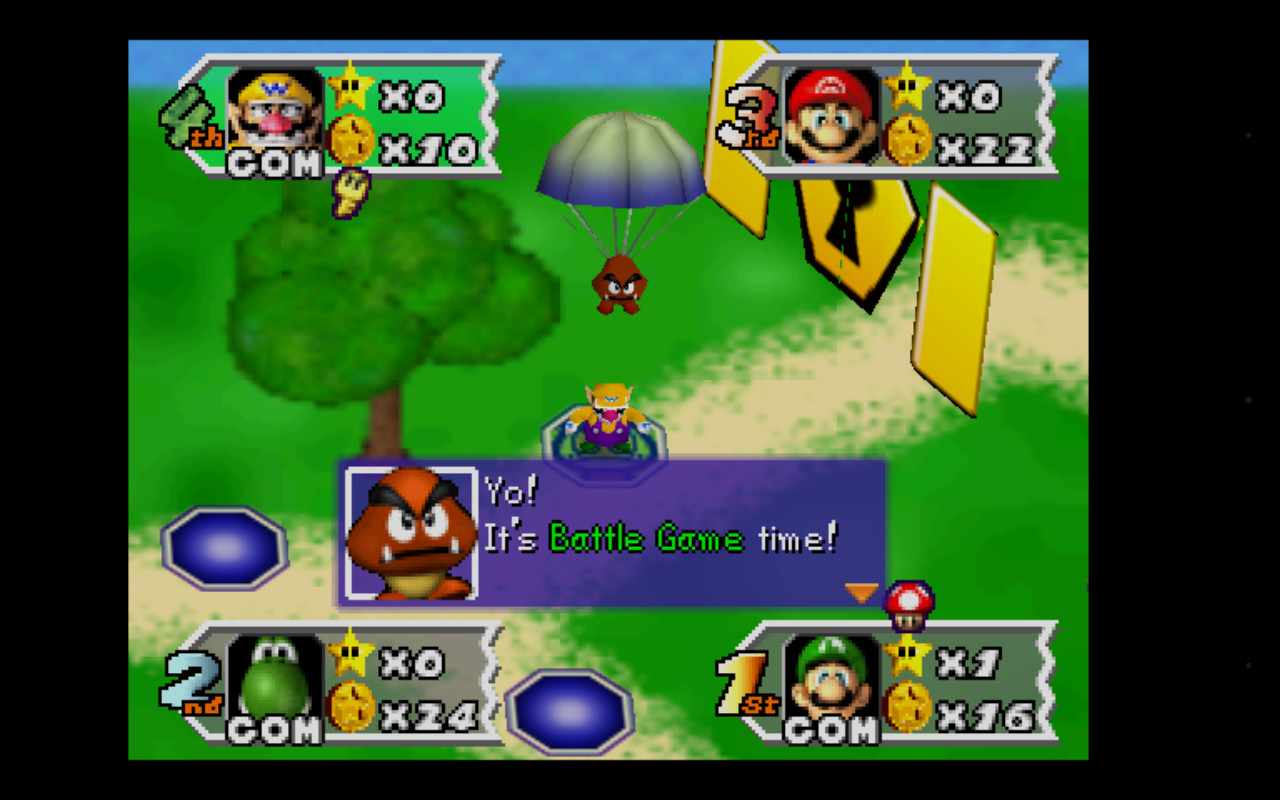Click Luigi's mushroom item icon
Viewport: 1280px width, 800px height.
(909, 604)
